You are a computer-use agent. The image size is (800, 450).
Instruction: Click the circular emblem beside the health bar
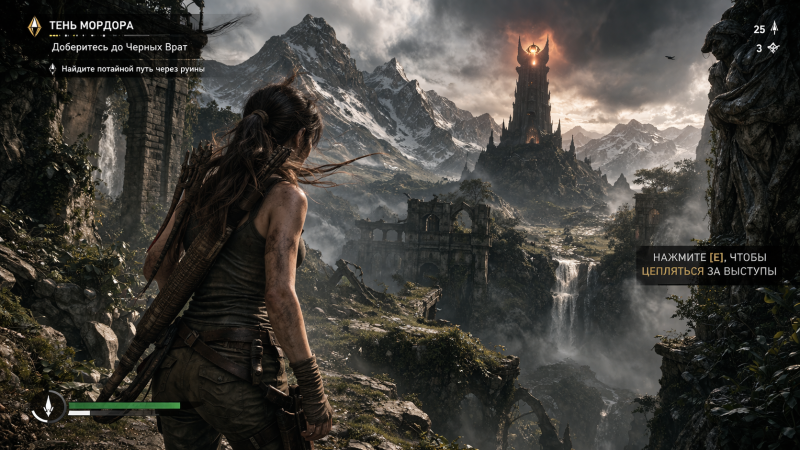(47, 407)
